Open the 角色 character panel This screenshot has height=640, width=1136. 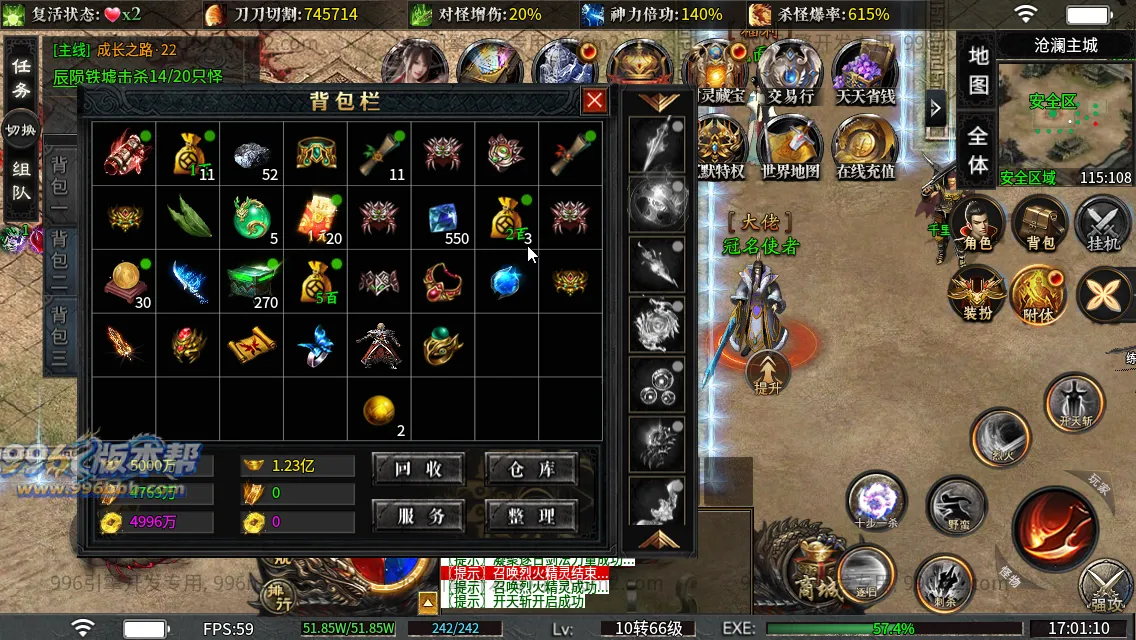977,222
